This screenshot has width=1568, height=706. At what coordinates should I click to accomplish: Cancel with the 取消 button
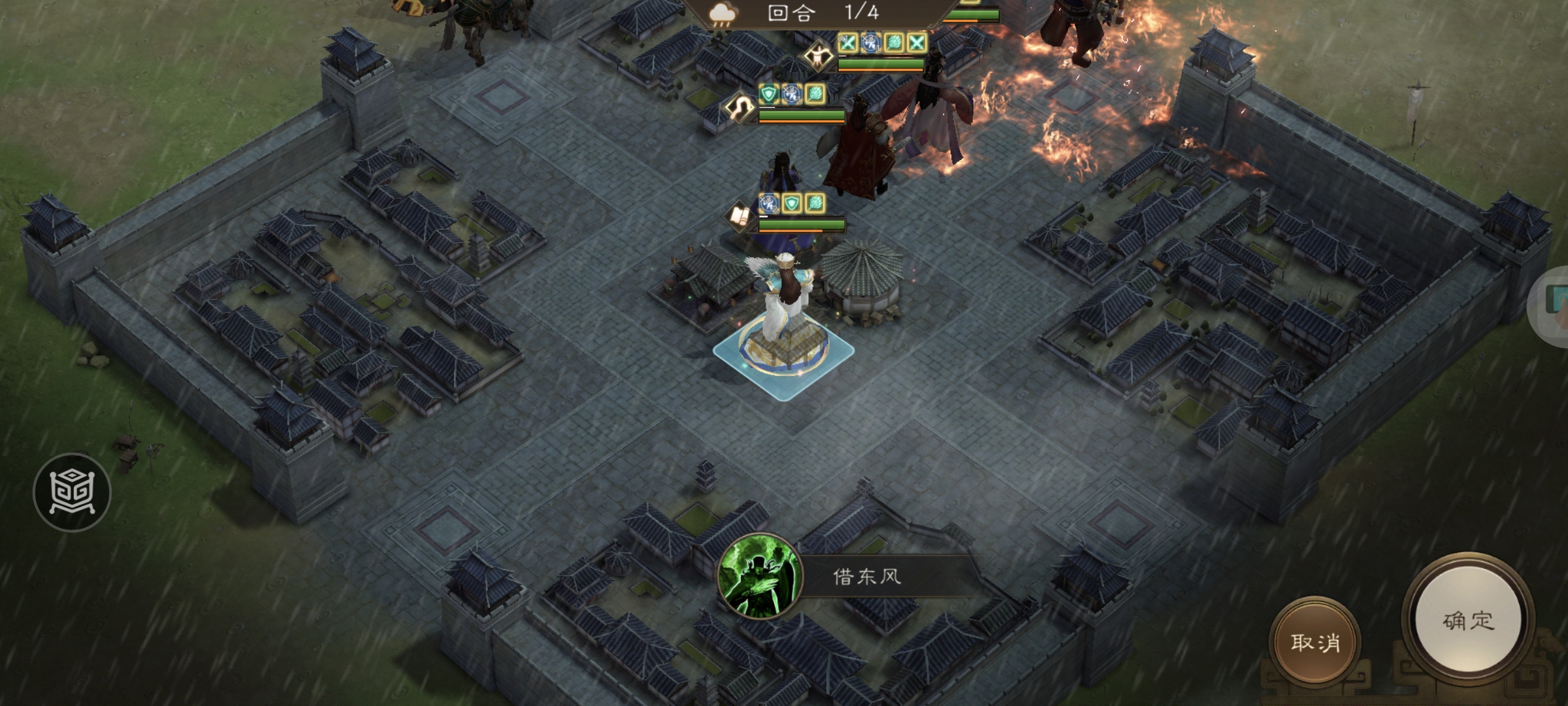[x=1315, y=642]
